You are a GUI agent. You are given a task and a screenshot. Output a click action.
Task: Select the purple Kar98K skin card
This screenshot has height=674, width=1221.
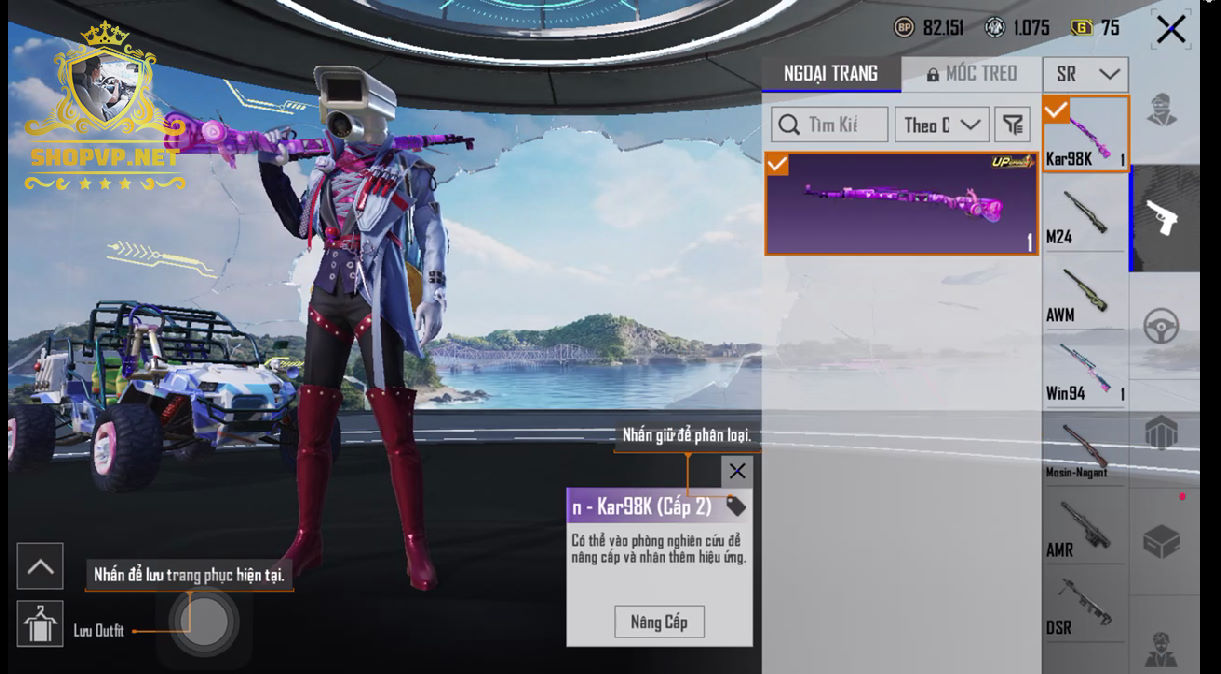(901, 204)
